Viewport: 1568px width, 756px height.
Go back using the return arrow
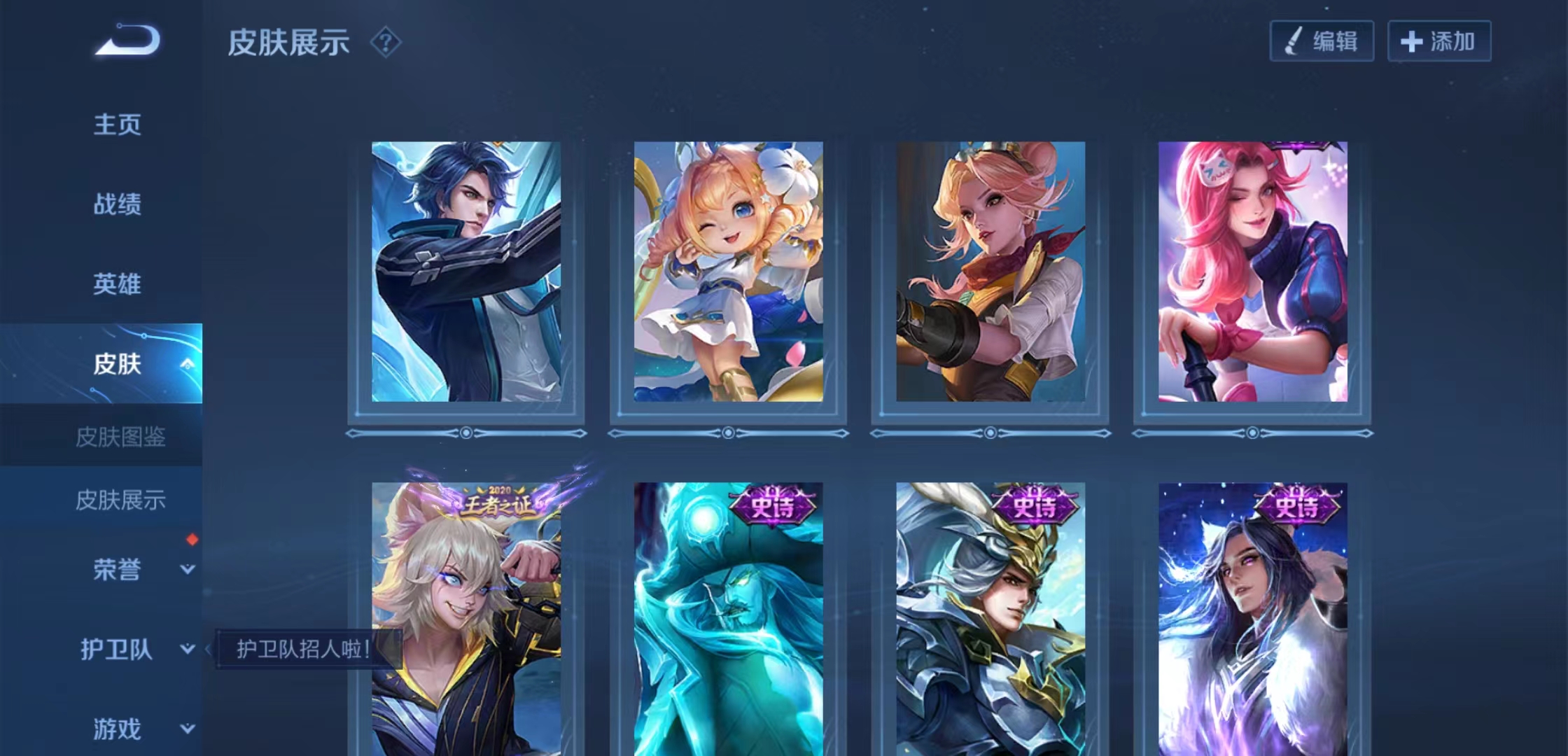pyautogui.click(x=128, y=40)
